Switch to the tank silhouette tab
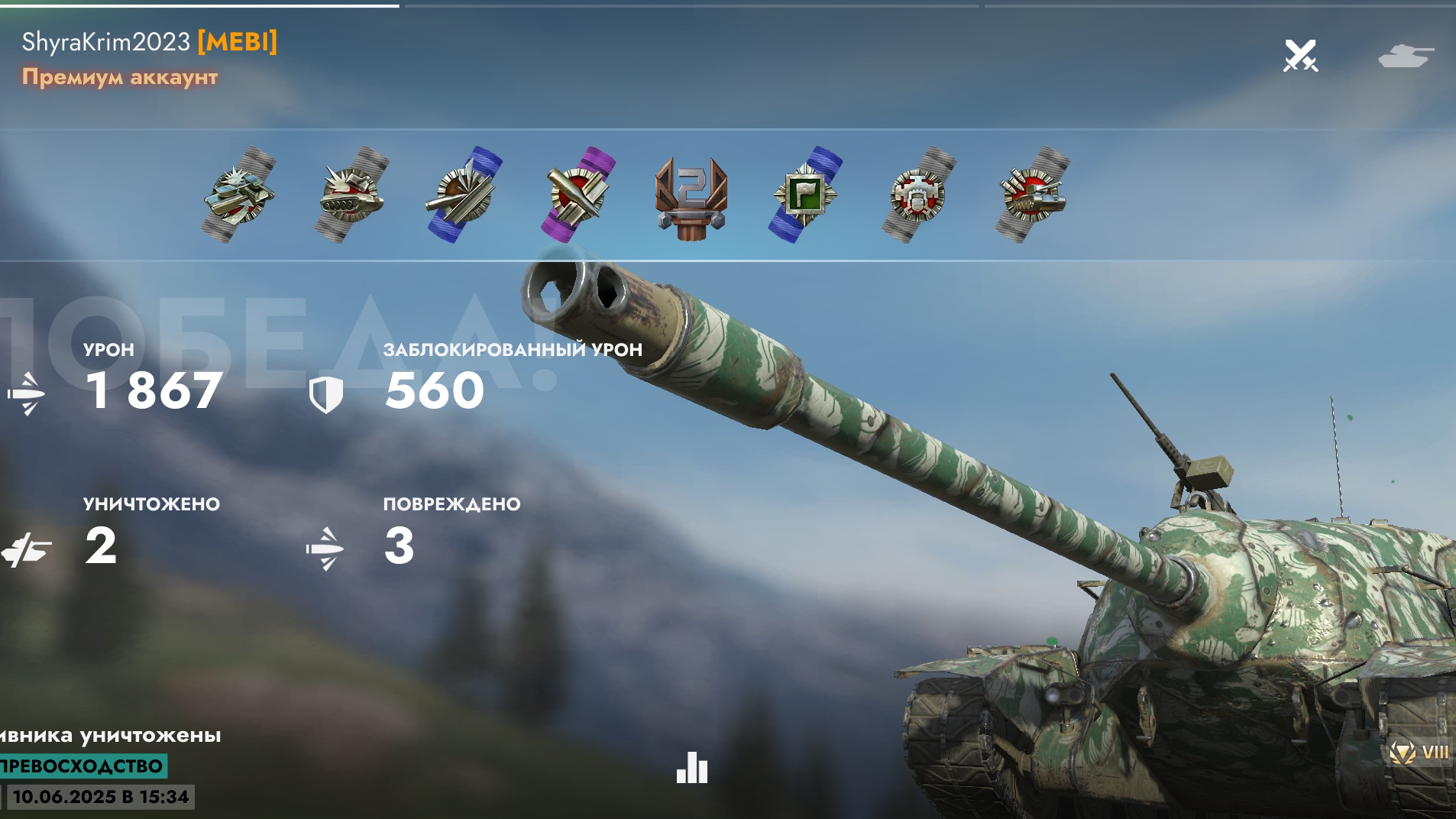 point(1405,56)
